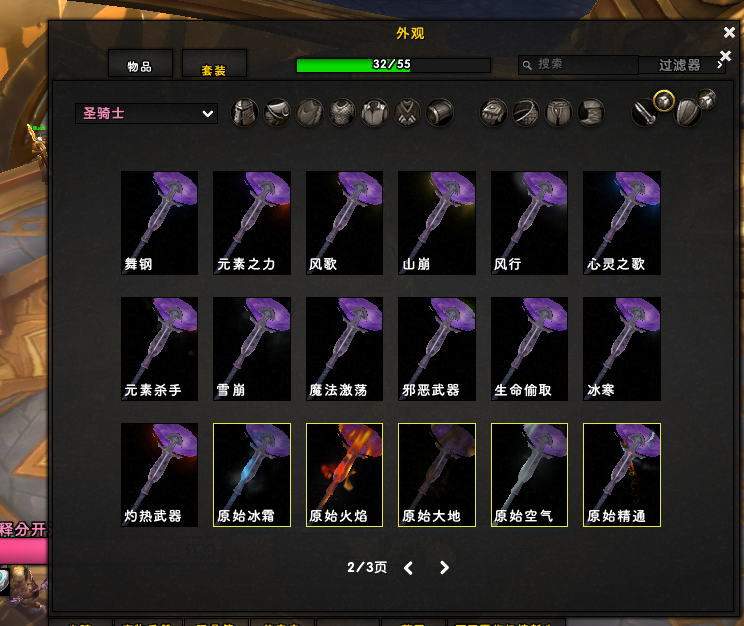
Task: Pick the 冰寒 illusion tile
Action: 622,349
